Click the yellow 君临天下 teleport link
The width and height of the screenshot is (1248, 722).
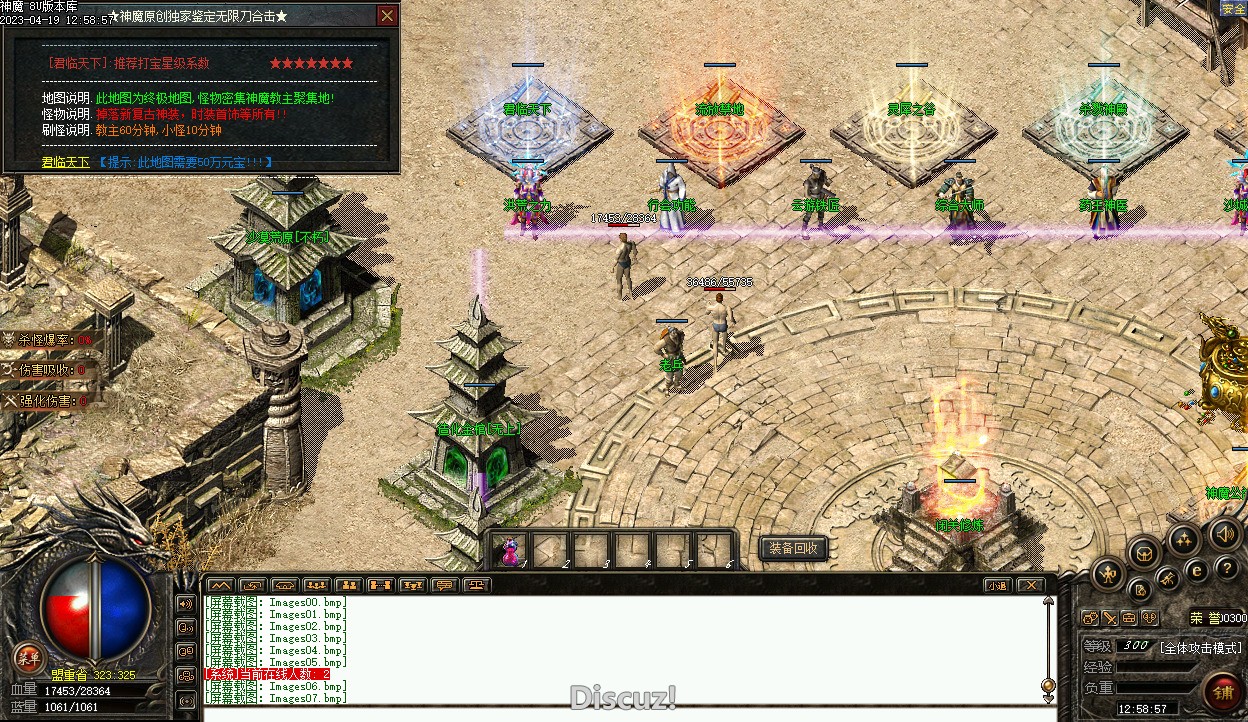coord(65,162)
